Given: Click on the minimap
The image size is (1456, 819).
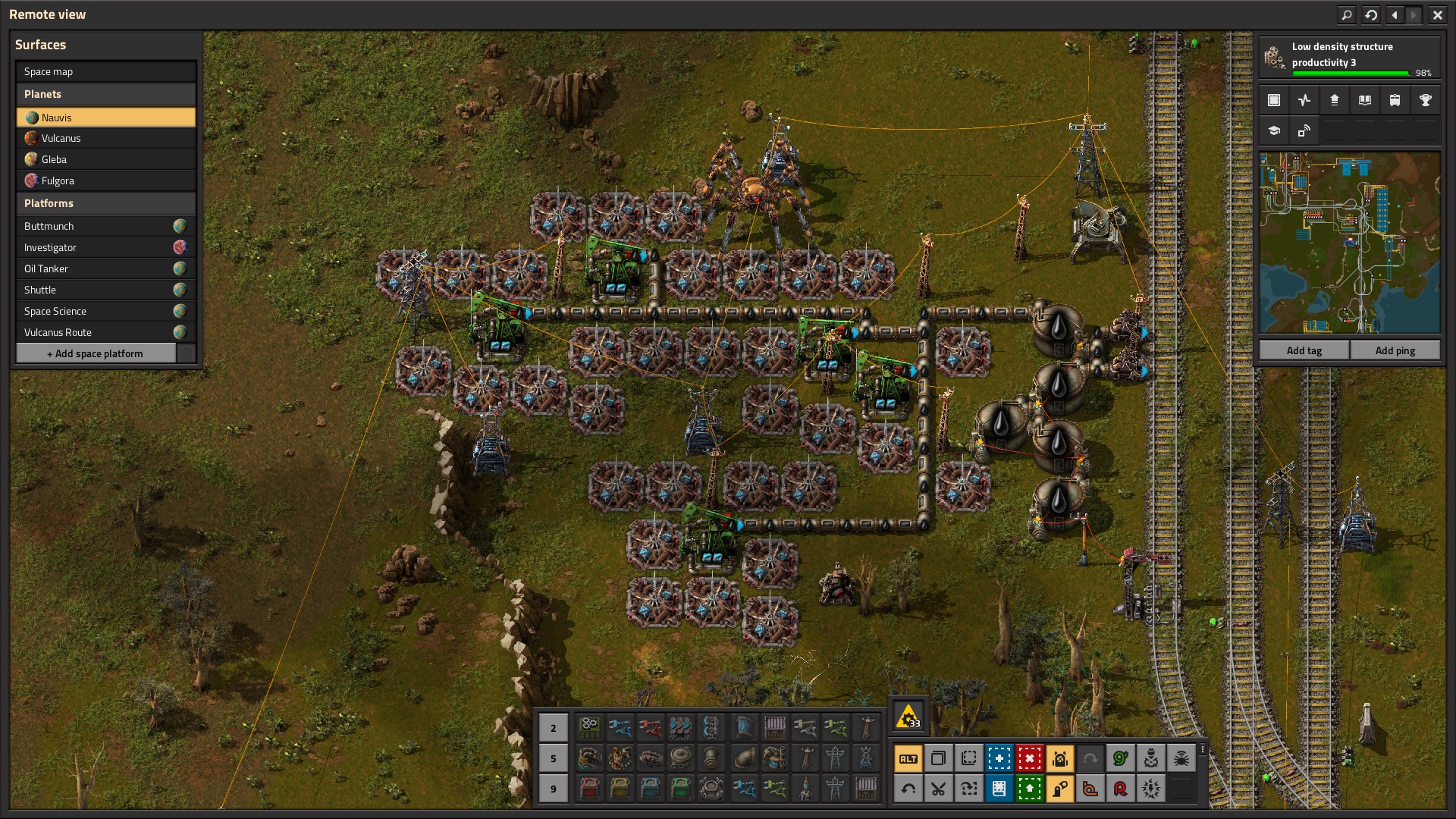Looking at the screenshot, I should pyautogui.click(x=1349, y=243).
